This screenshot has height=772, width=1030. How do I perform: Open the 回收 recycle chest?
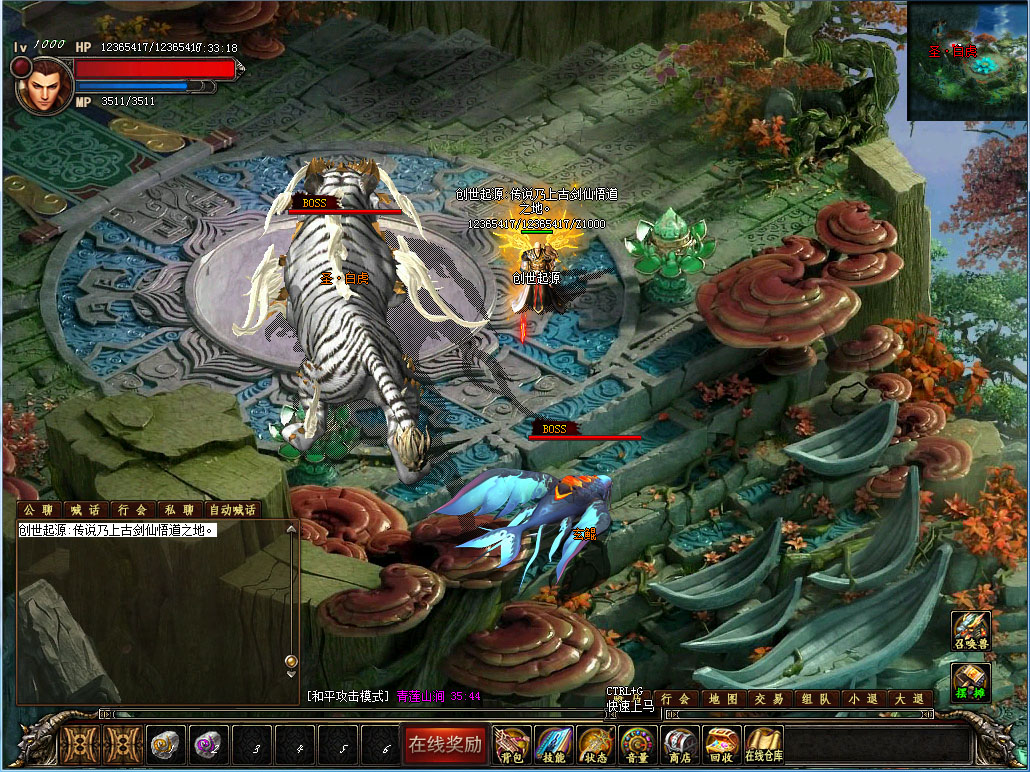722,744
